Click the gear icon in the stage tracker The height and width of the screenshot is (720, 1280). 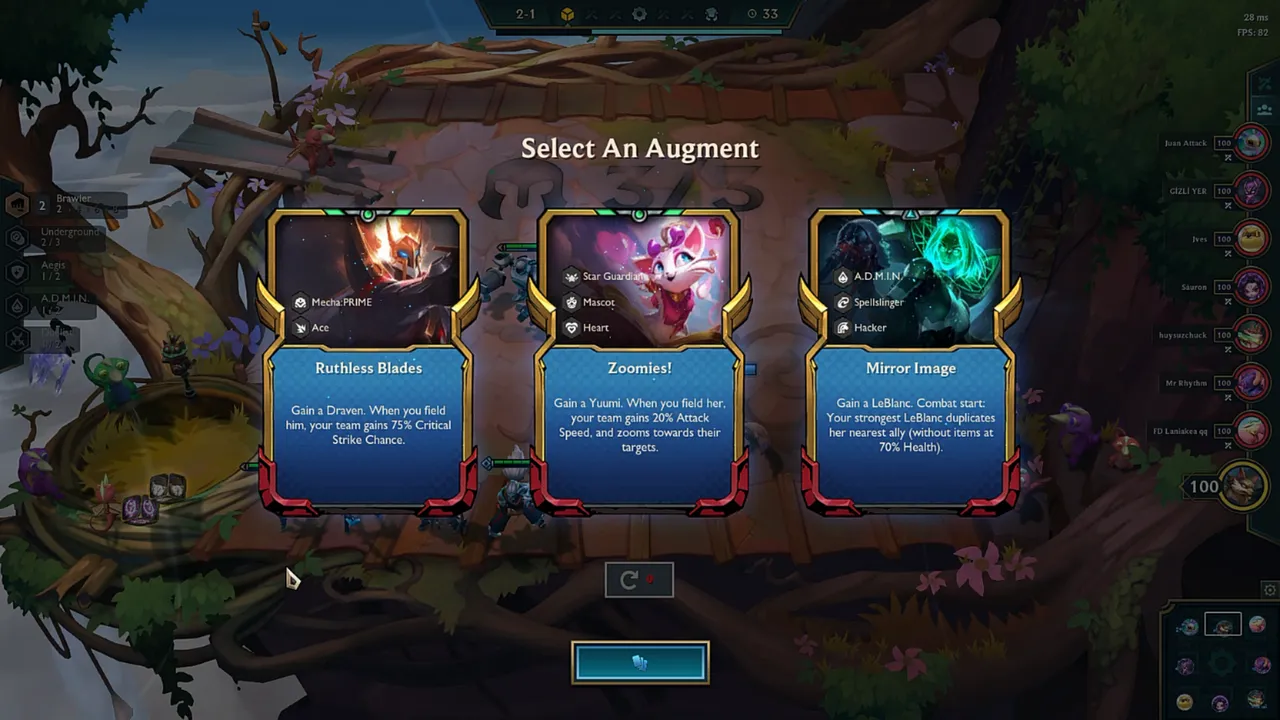[639, 14]
